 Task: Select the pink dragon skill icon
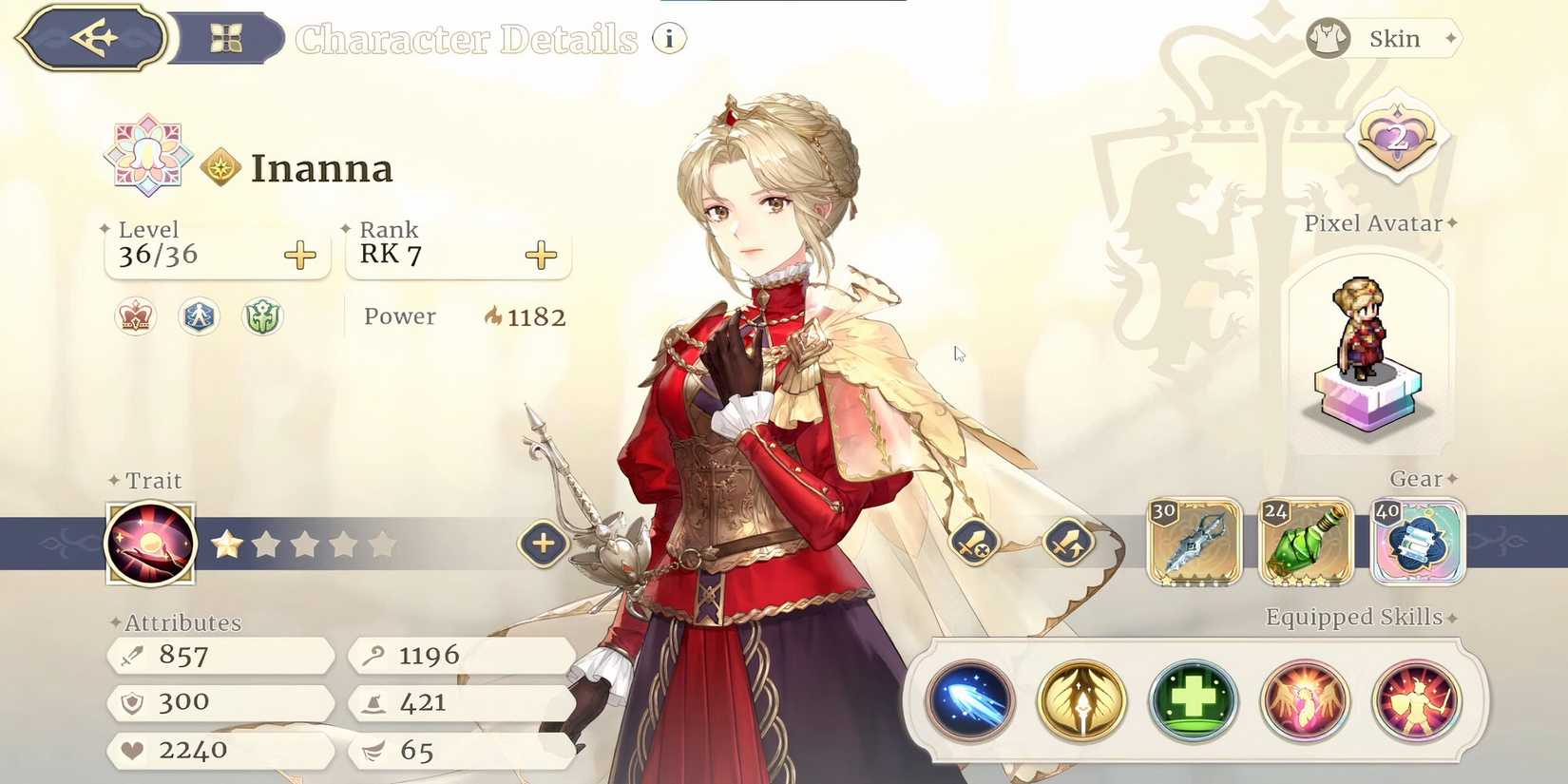tap(1307, 700)
